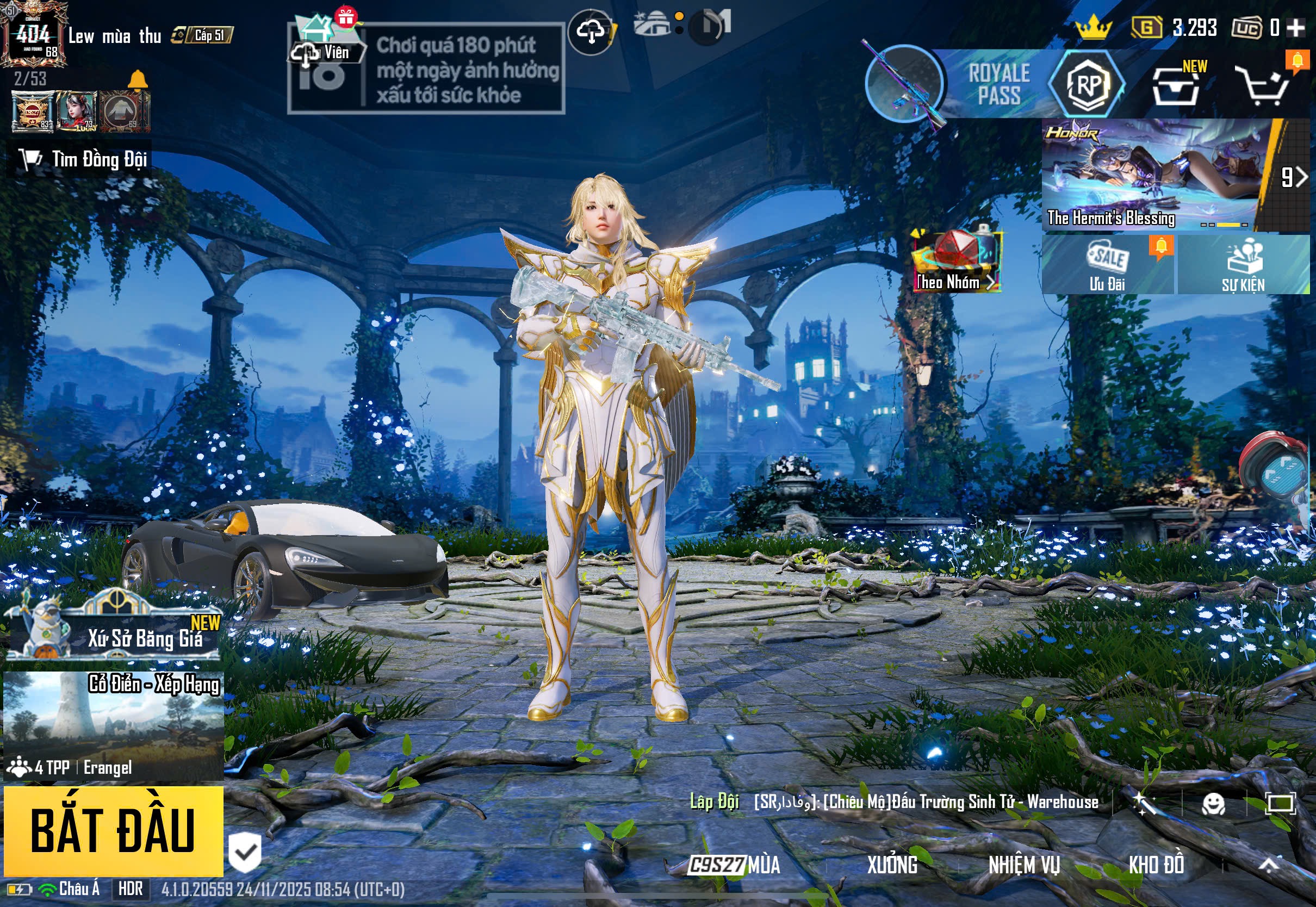Open the Lập Đội team chat line

[x=893, y=802]
